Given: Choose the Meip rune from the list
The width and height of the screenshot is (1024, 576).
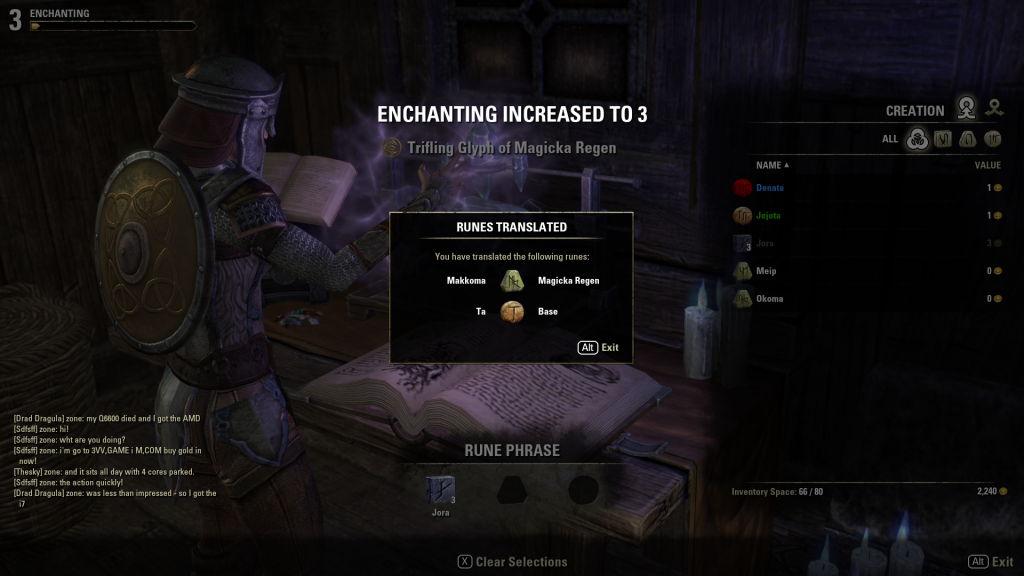Looking at the screenshot, I should click(x=766, y=271).
